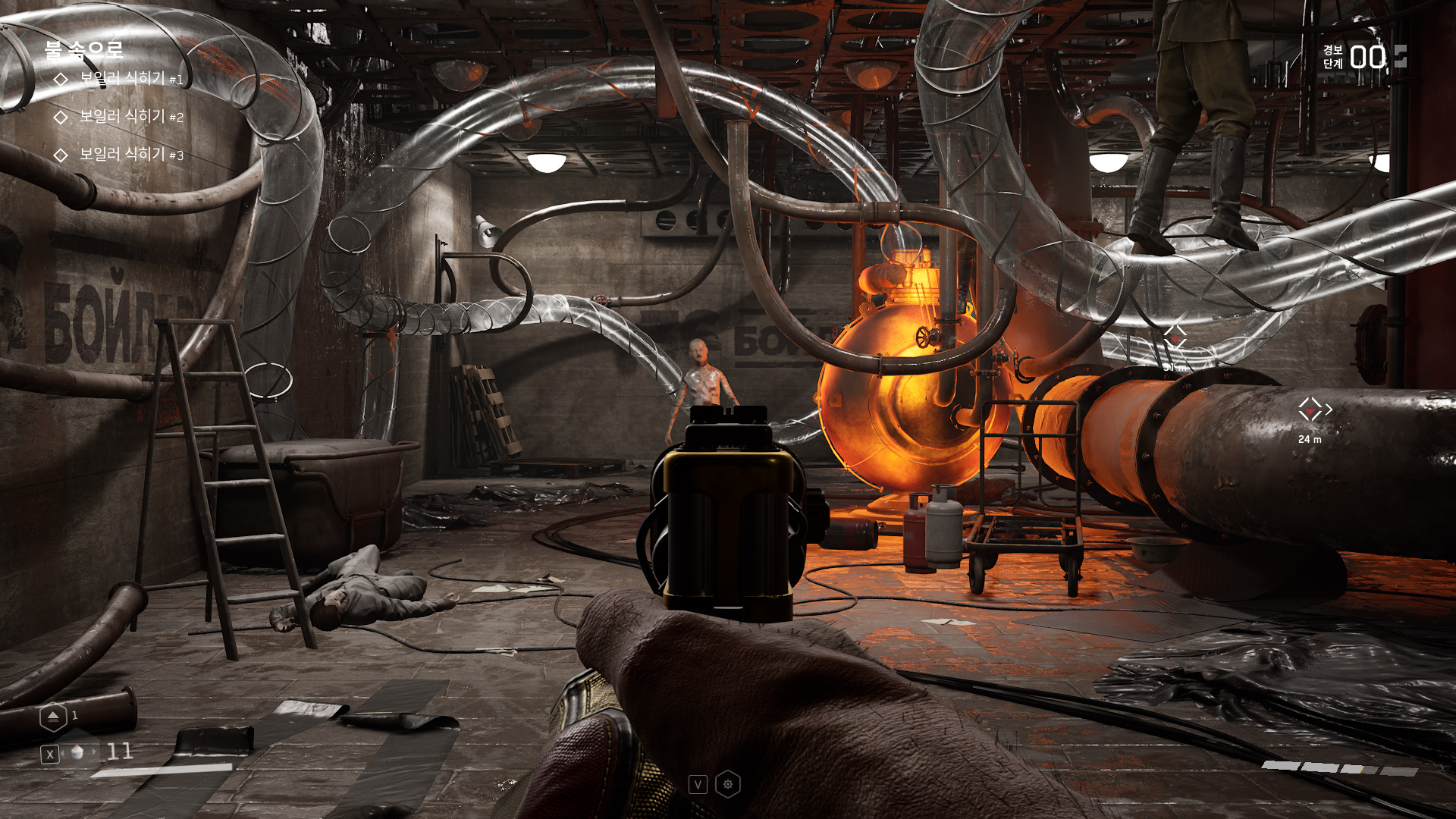The height and width of the screenshot is (819, 1456).
Task: Activate the hexagonal gear ability icon
Action: [728, 784]
